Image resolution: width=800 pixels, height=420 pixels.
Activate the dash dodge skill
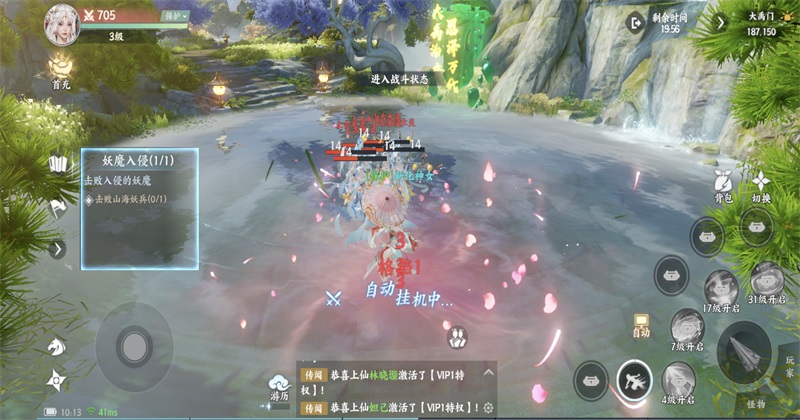(635, 378)
